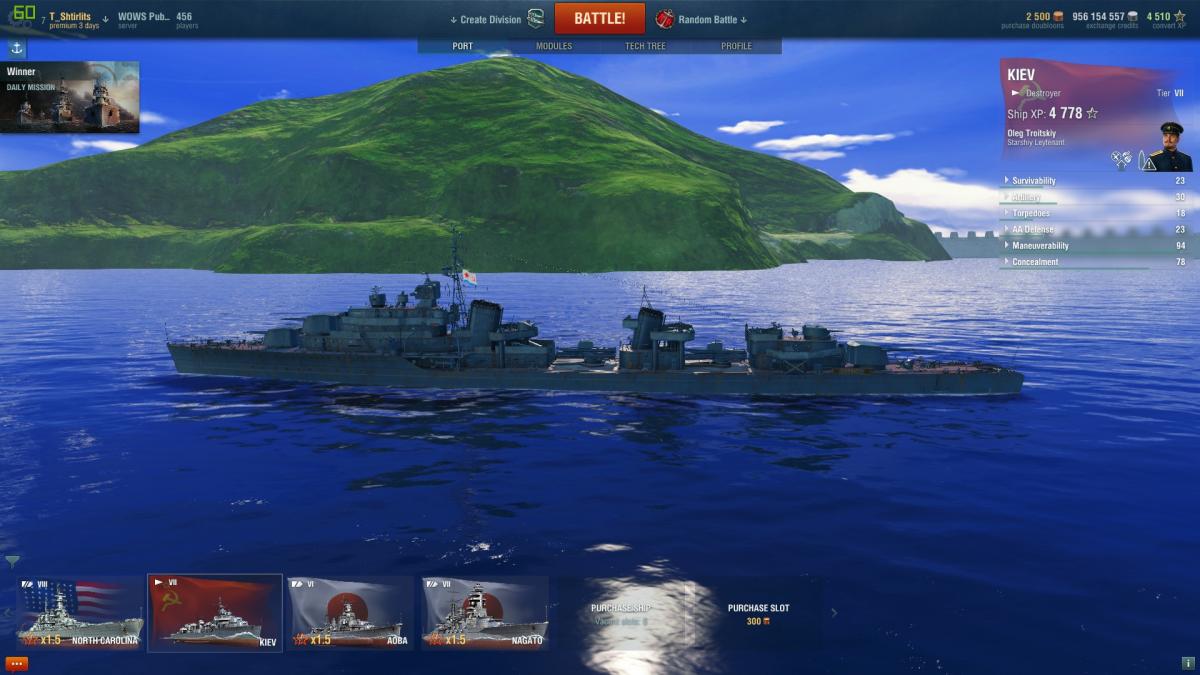This screenshot has width=1200, height=675.
Task: Open the Winner daily mission panel
Action: (70, 97)
